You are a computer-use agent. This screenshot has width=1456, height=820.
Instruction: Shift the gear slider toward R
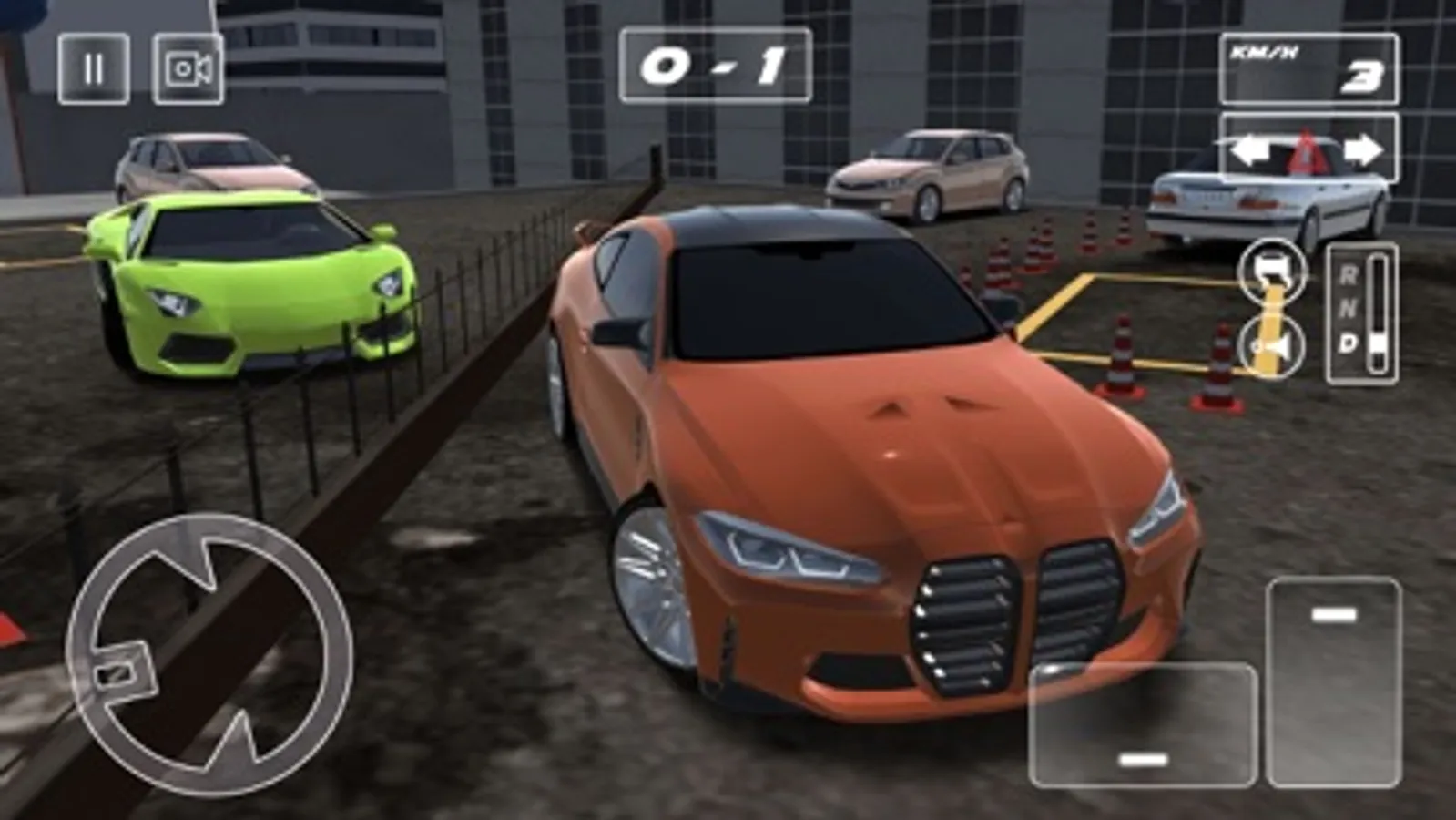pos(1378,269)
